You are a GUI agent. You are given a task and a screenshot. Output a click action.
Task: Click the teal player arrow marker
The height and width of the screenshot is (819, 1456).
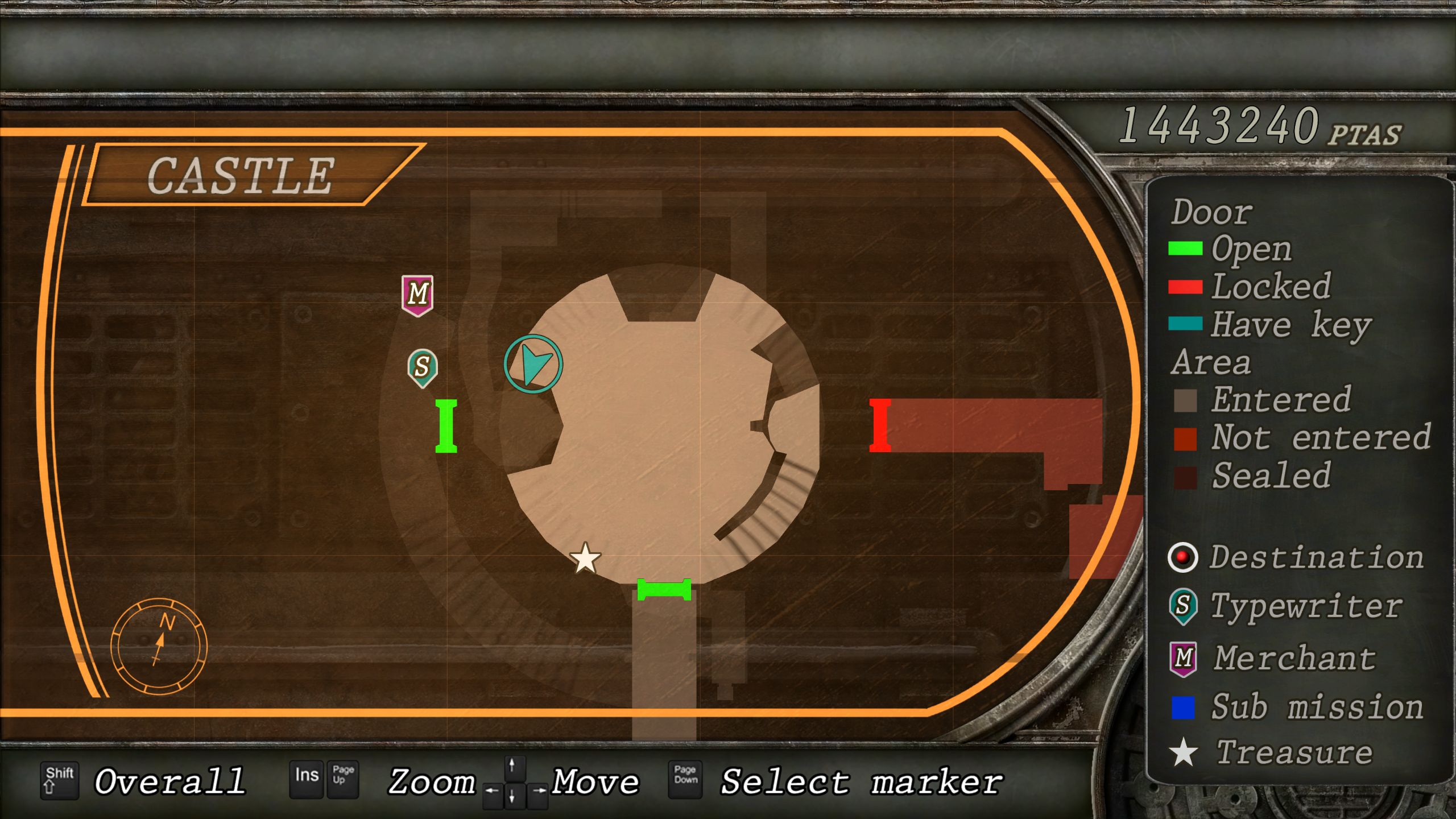(533, 364)
